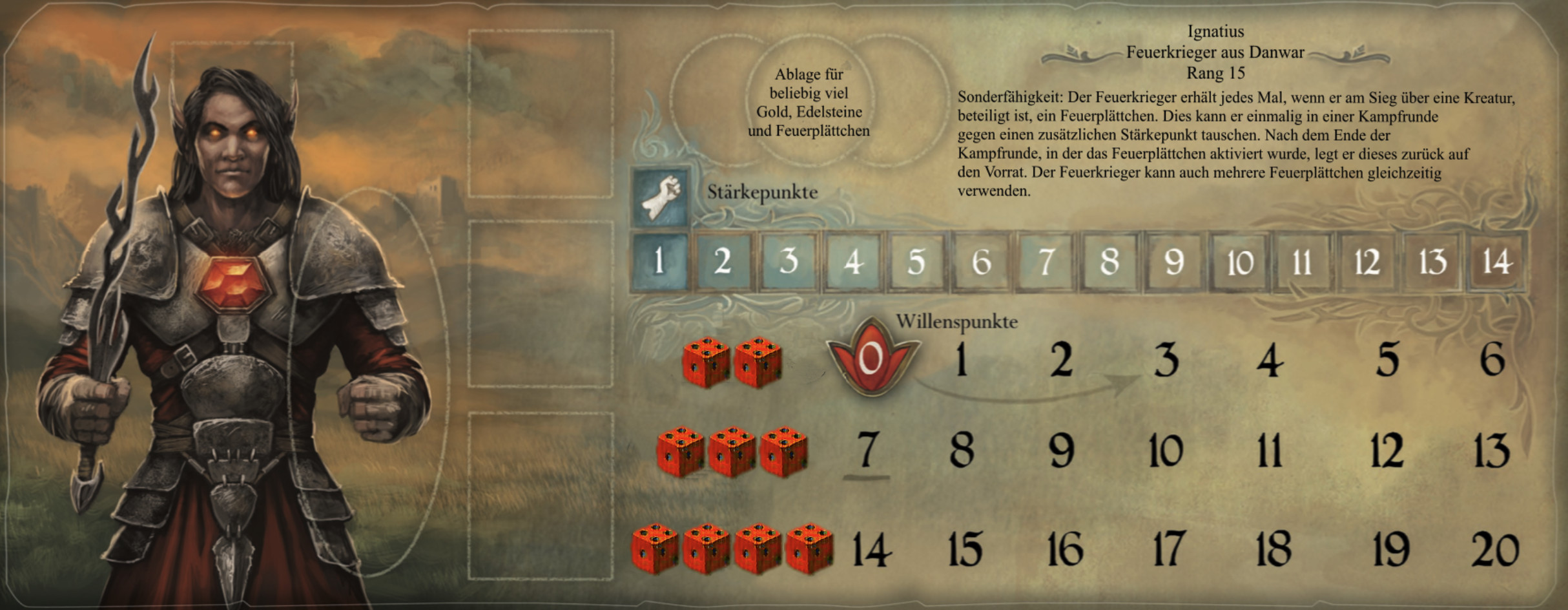Click the gold and gems storage circle
The width and height of the screenshot is (1568, 610).
point(809,102)
